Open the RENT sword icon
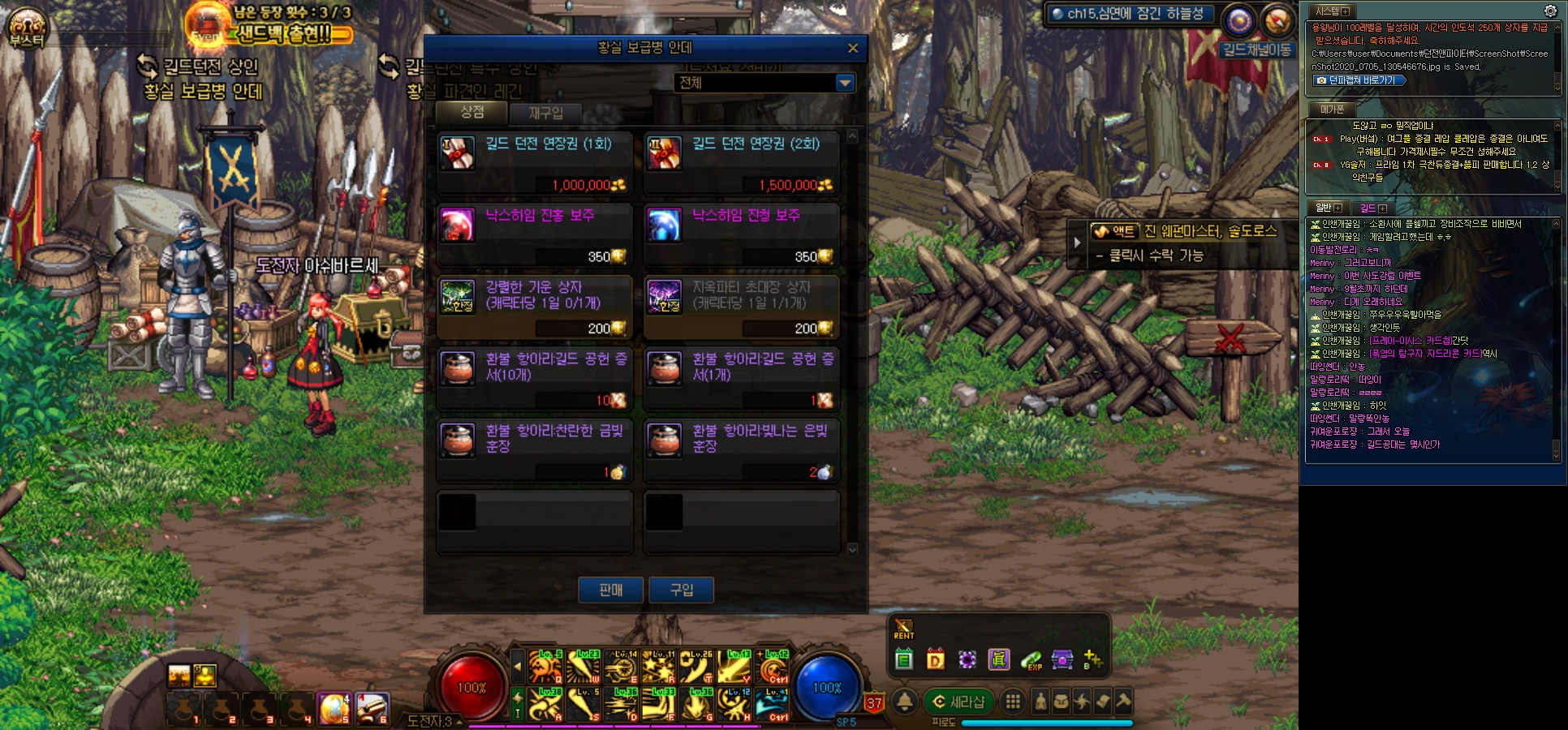Viewport: 1568px width, 730px height. [x=904, y=629]
